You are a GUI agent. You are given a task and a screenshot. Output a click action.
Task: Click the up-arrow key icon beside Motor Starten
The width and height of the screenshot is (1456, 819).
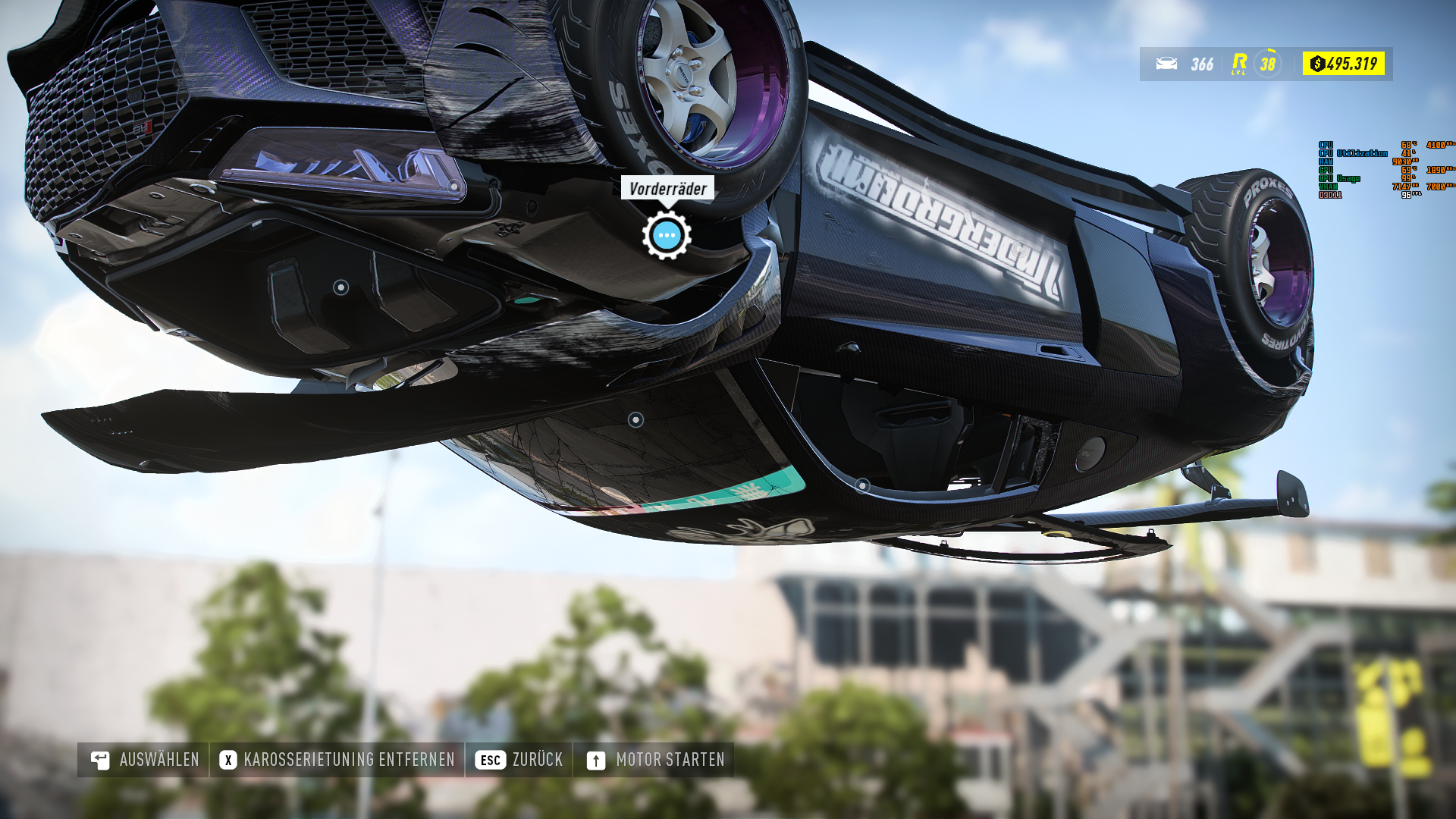[x=595, y=758]
